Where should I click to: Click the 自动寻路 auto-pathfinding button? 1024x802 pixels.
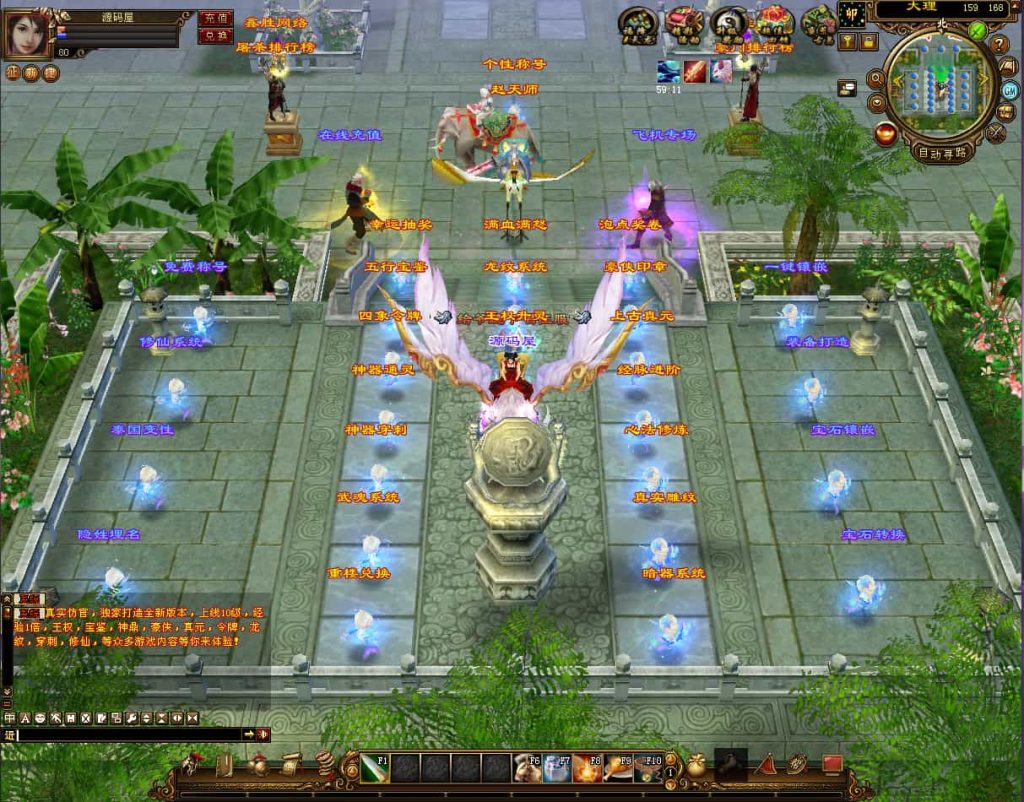coord(942,153)
